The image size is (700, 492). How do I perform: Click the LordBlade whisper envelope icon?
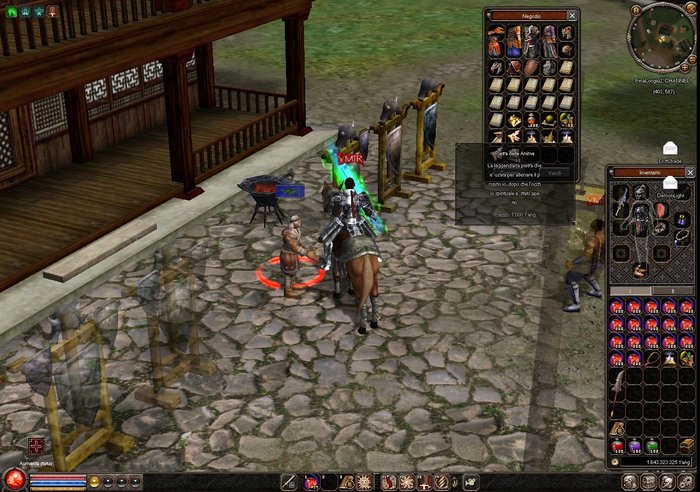point(670,148)
